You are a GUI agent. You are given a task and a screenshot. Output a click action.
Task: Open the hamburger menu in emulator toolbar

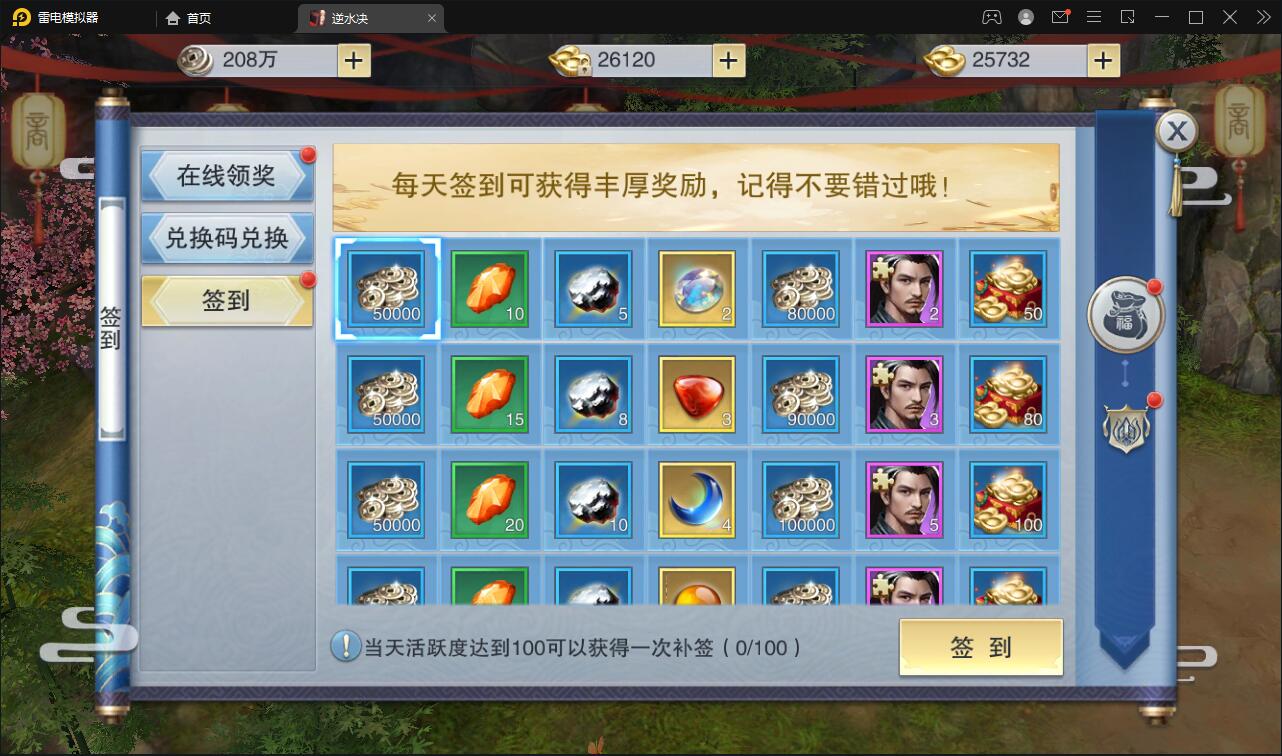point(1094,17)
